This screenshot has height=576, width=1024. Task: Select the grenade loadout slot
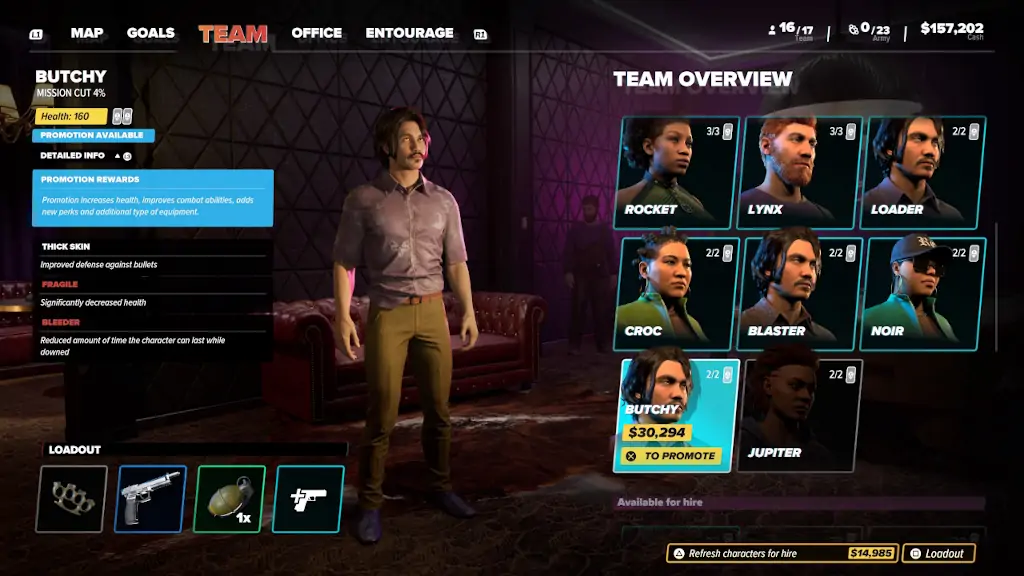point(230,499)
